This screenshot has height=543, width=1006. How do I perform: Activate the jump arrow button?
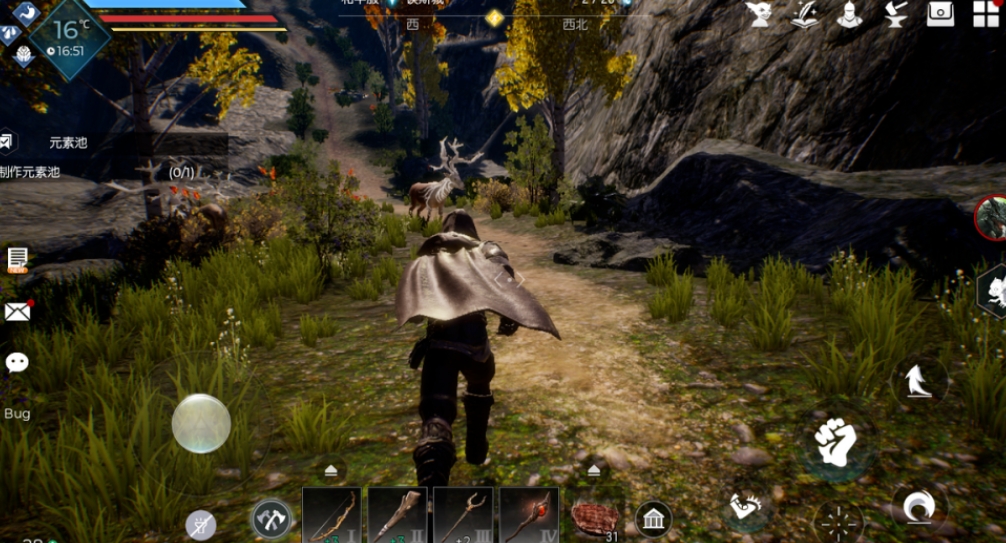pos(919,381)
